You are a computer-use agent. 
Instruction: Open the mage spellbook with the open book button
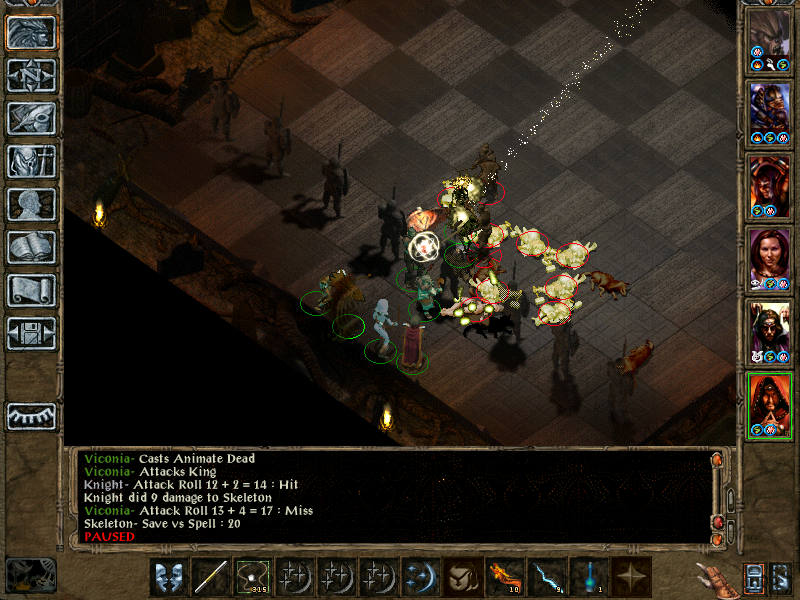(x=31, y=247)
